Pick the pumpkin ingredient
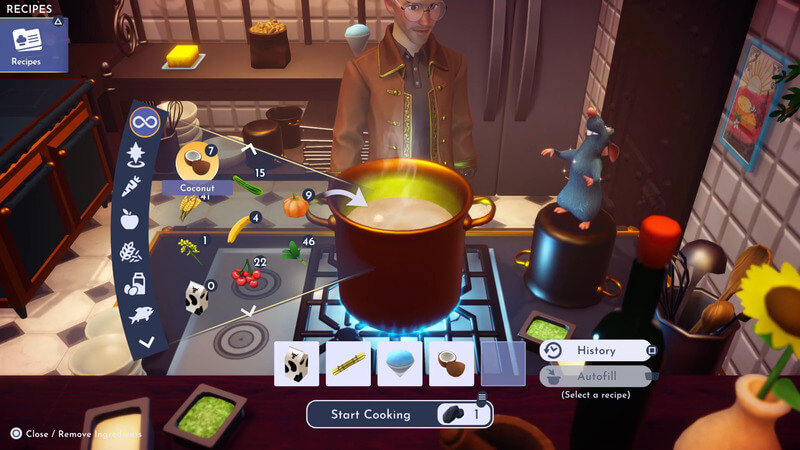The image size is (800, 450). point(294,205)
